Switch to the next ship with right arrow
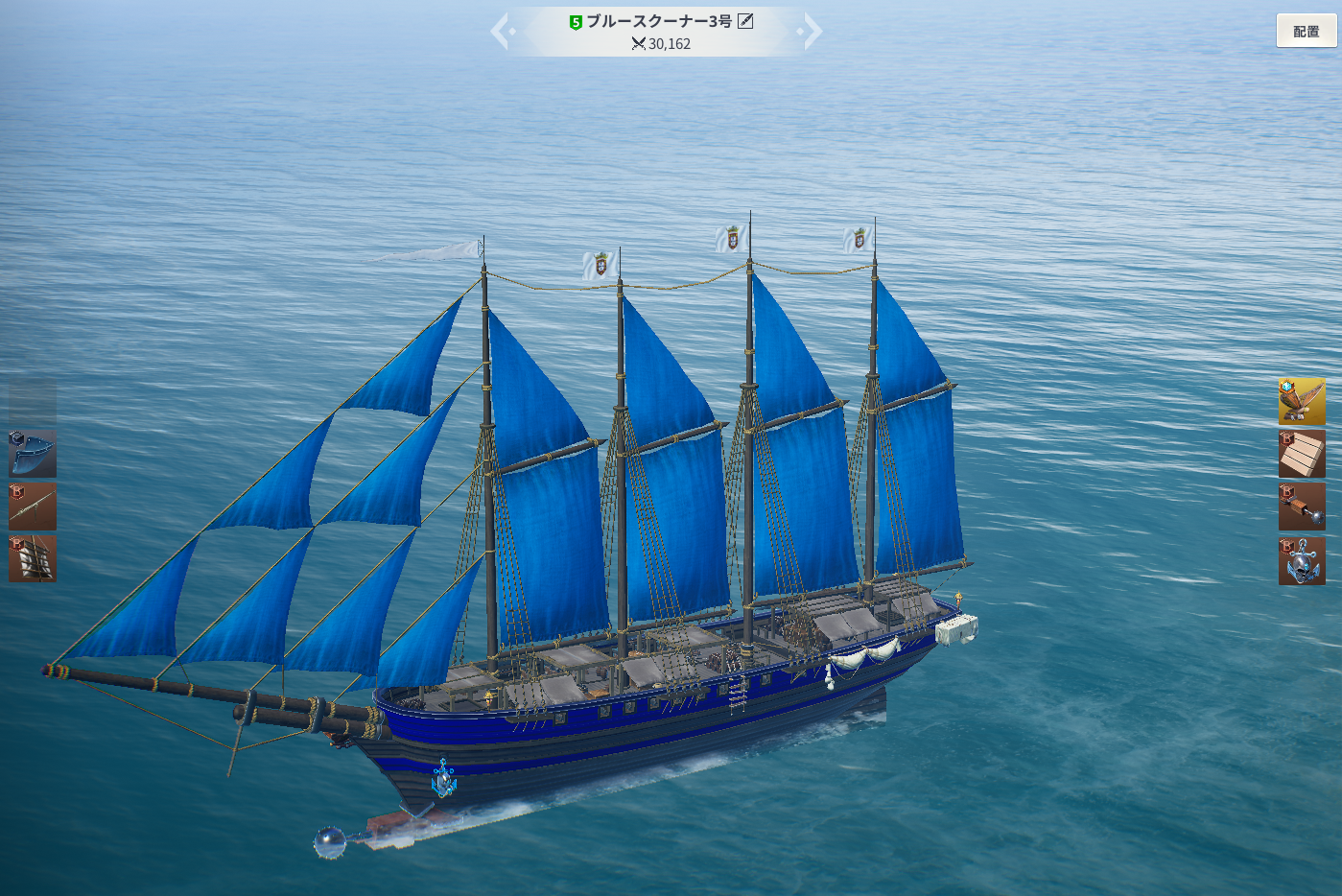 click(x=812, y=32)
